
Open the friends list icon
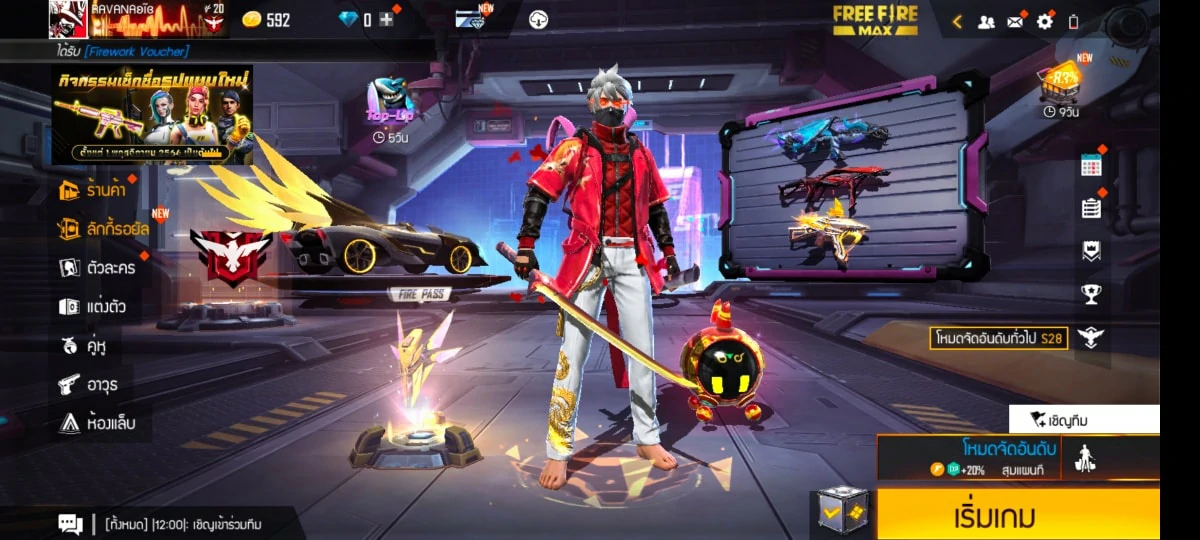986,21
